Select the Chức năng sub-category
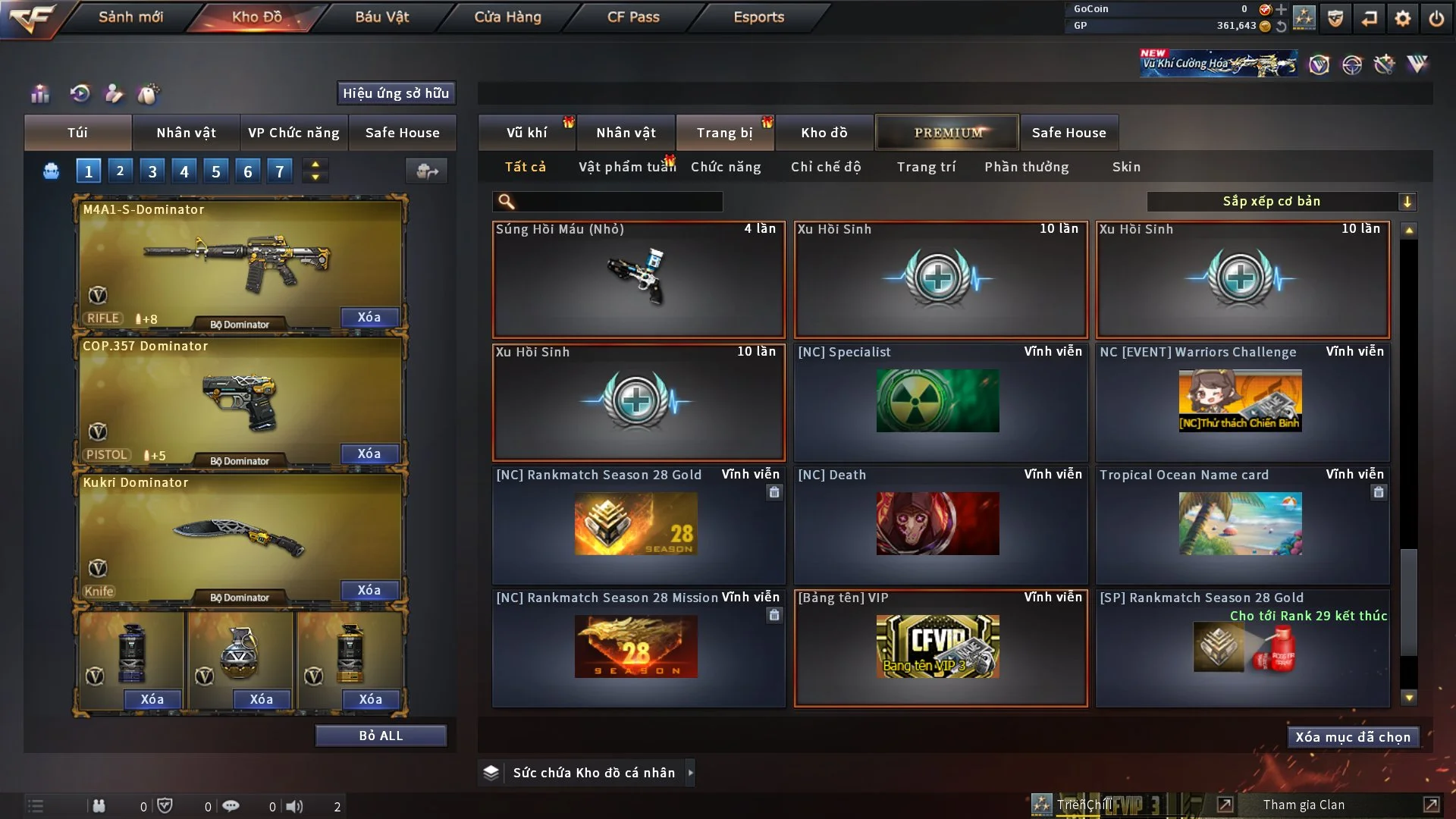The height and width of the screenshot is (819, 1456). point(726,167)
